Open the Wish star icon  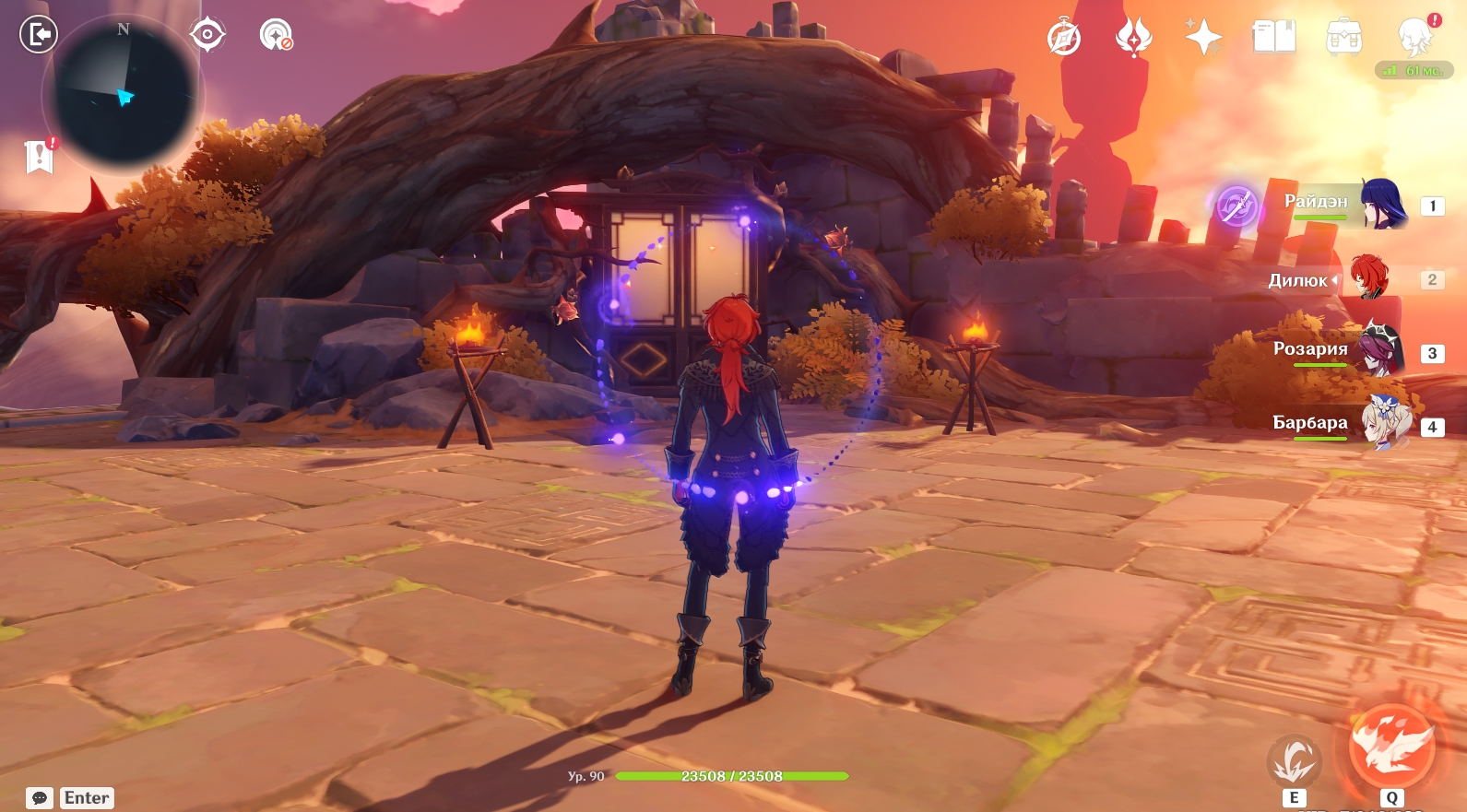pyautogui.click(x=1203, y=38)
